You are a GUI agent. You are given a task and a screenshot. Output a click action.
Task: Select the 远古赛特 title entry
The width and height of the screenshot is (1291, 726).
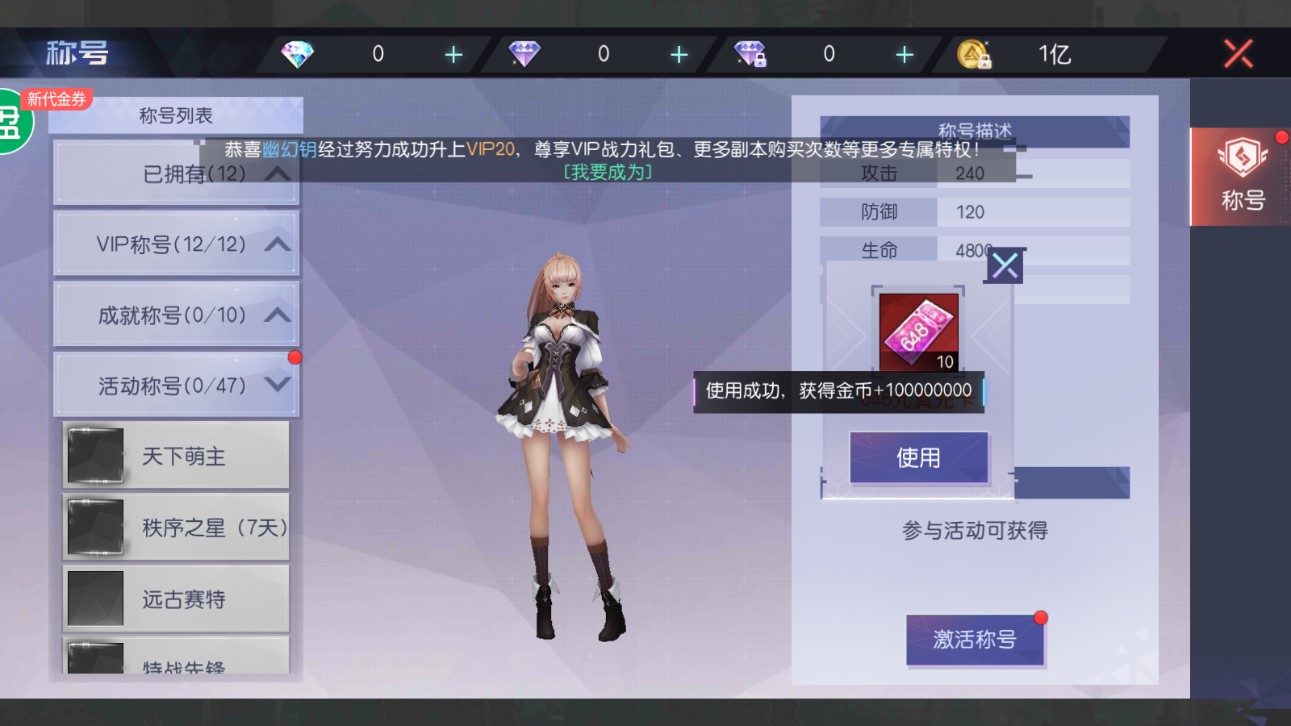pos(175,597)
